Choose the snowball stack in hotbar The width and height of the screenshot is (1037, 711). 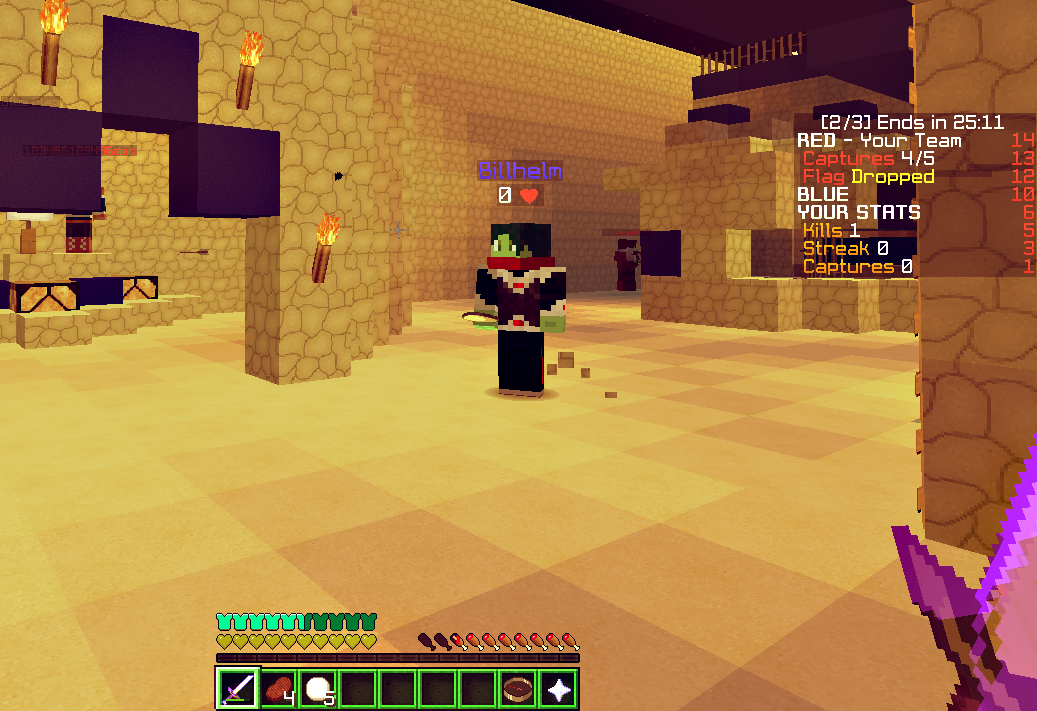pyautogui.click(x=318, y=688)
